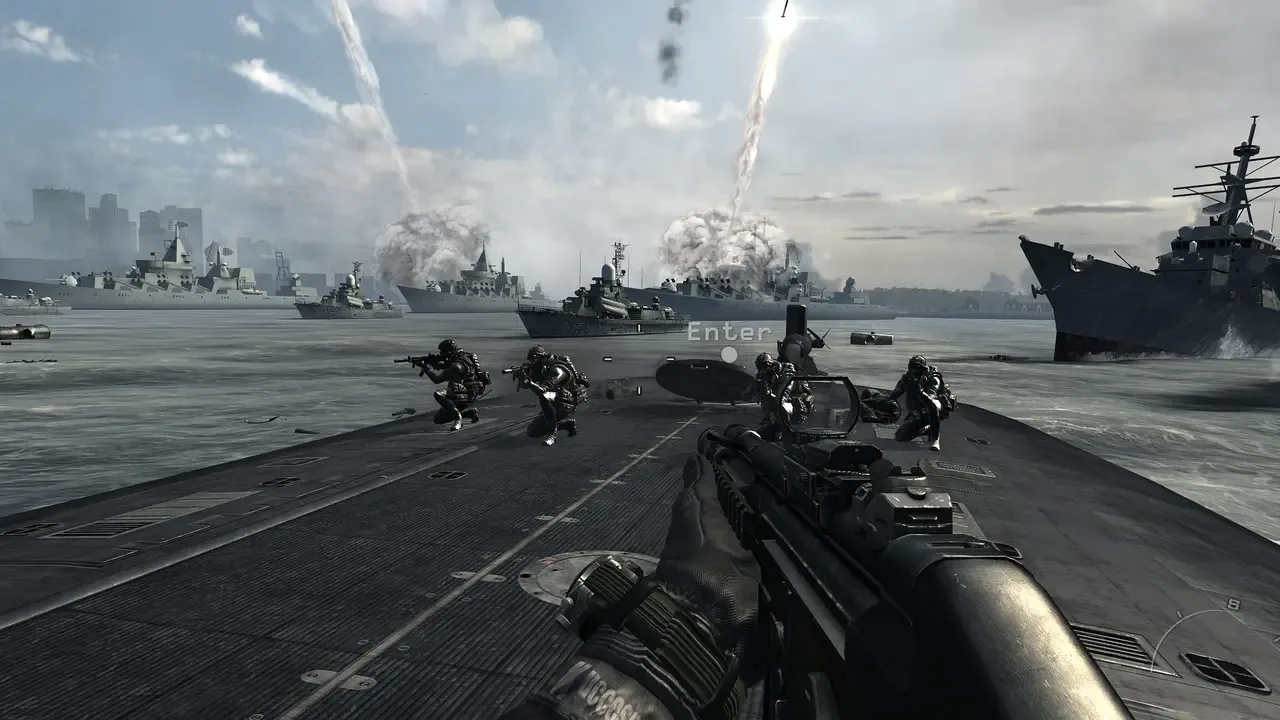This screenshot has width=1280, height=720.
Task: Click the Enter interaction prompt
Action: point(727,331)
